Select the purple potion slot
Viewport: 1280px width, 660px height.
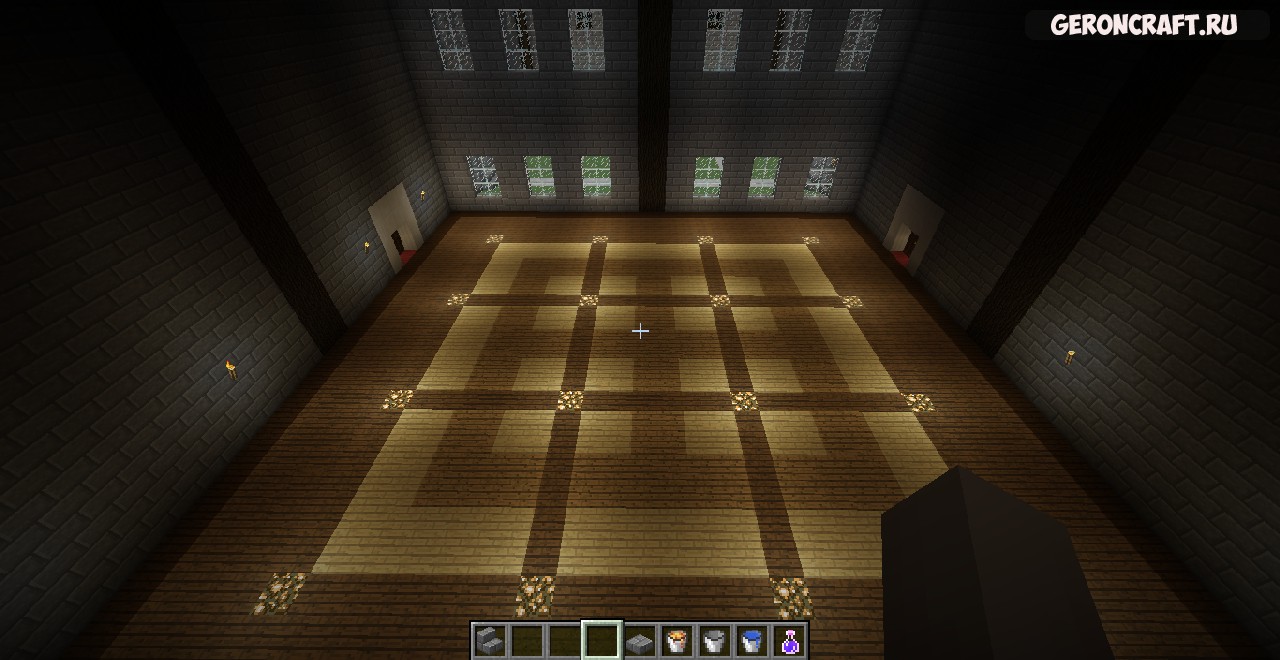click(x=790, y=640)
